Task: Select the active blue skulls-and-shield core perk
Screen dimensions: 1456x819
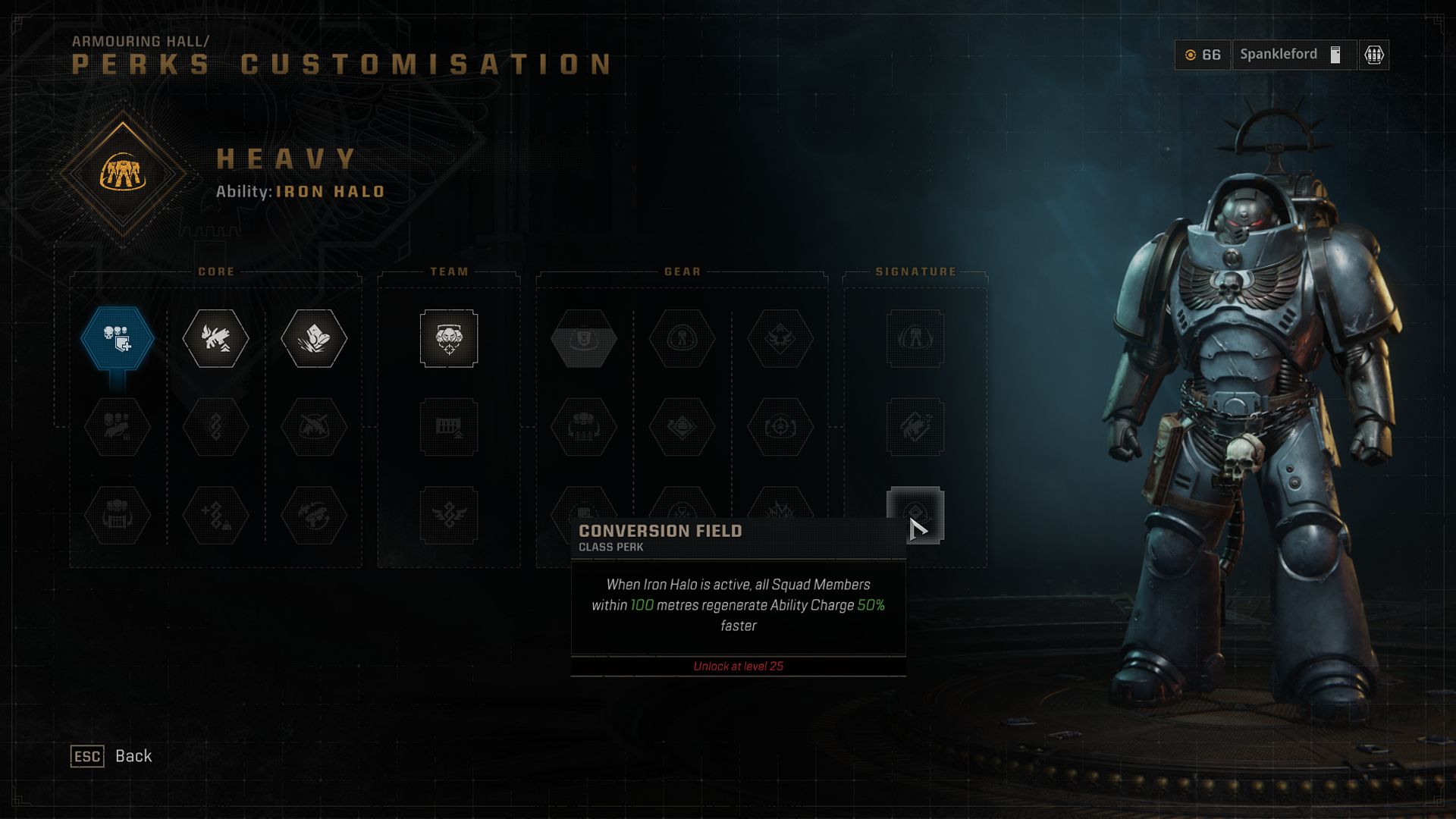Action: [118, 338]
